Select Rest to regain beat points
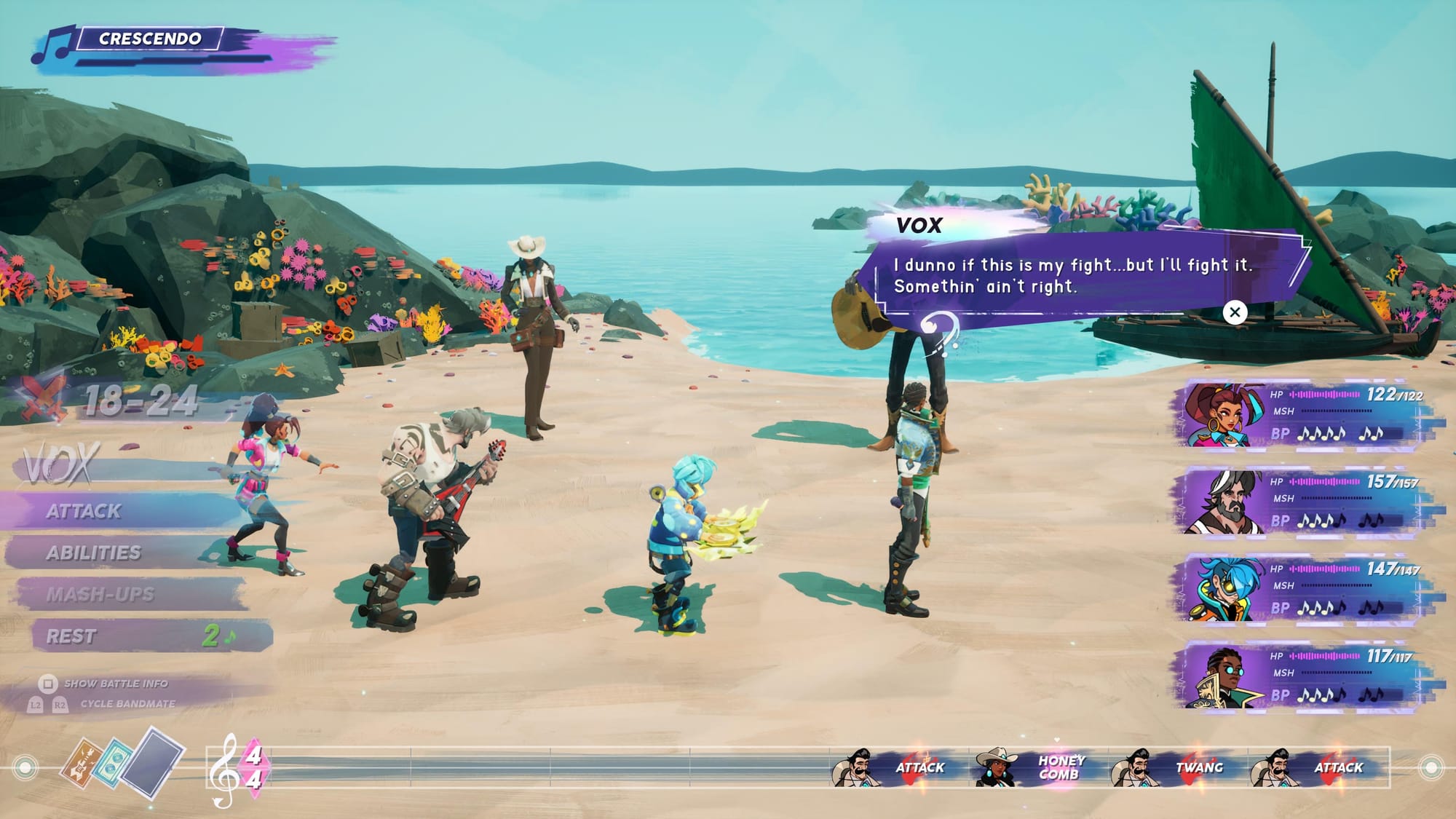Image resolution: width=1456 pixels, height=819 pixels. (71, 636)
